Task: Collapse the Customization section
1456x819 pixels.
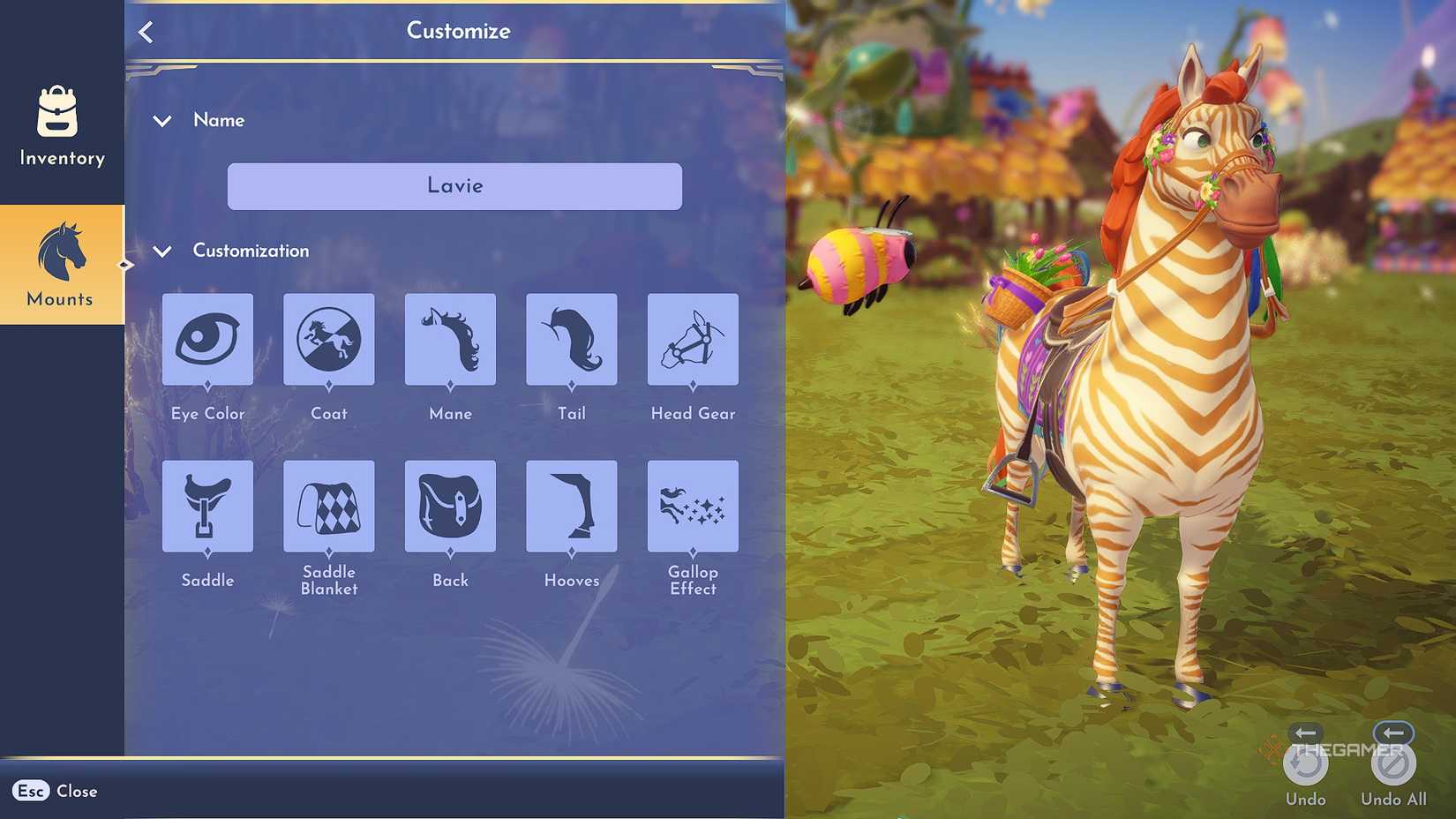Action: 162,252
